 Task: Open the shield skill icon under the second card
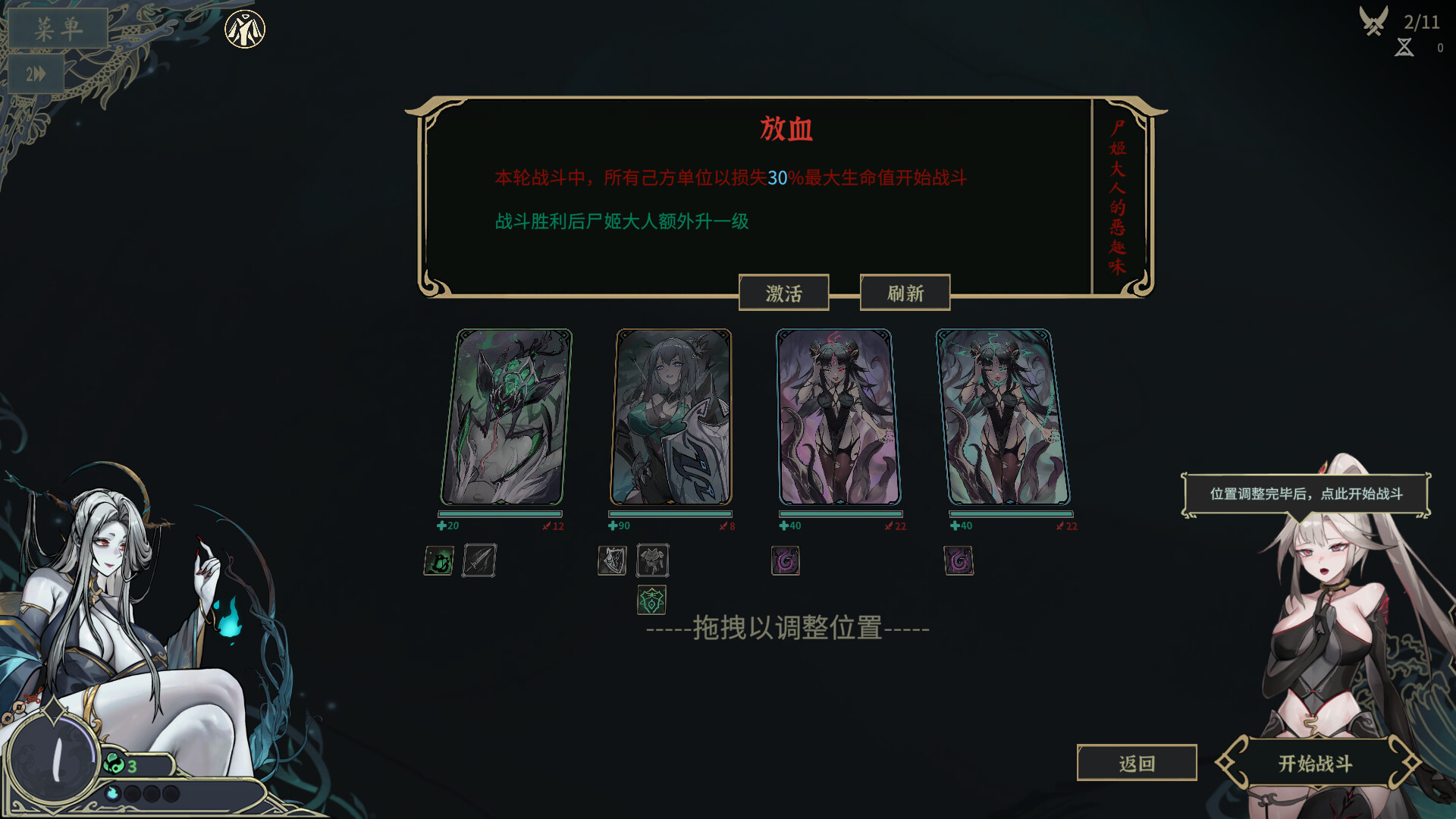(x=611, y=560)
